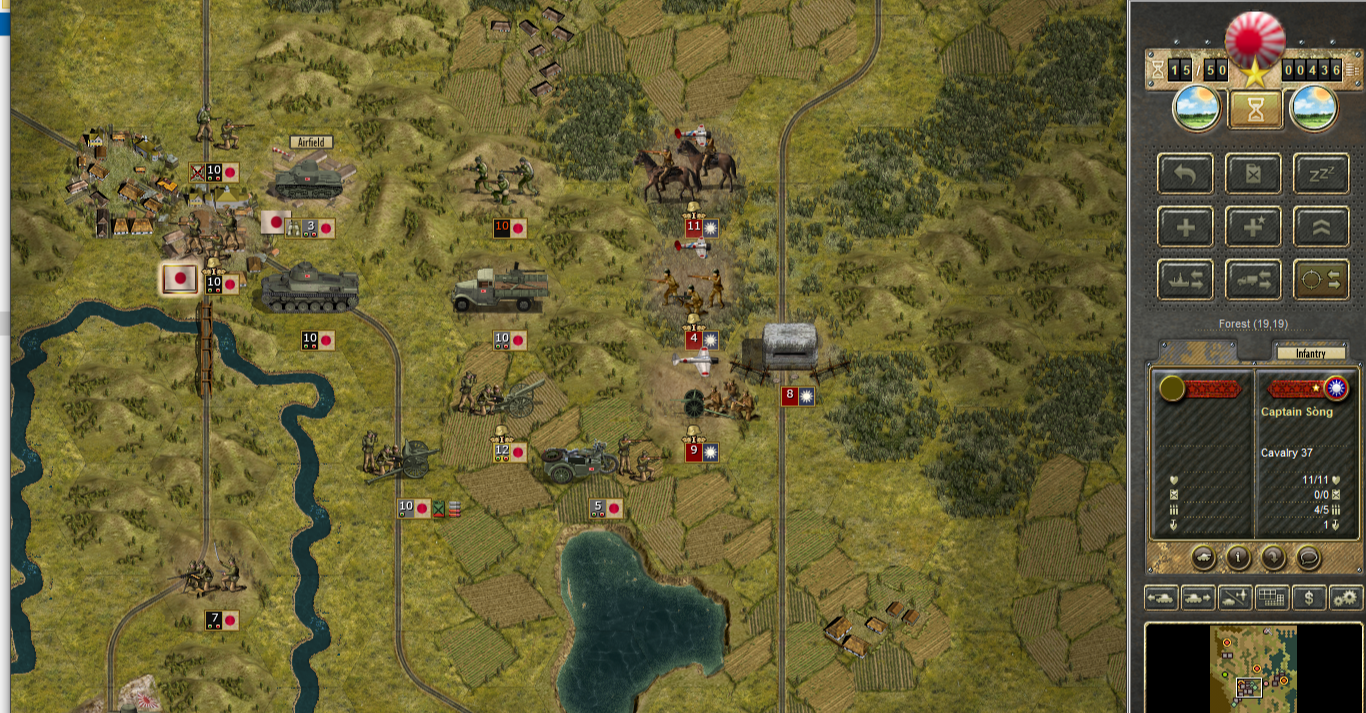Put the unit to sleep with the Zzz button
Image resolution: width=1366 pixels, height=713 pixels.
(1321, 174)
